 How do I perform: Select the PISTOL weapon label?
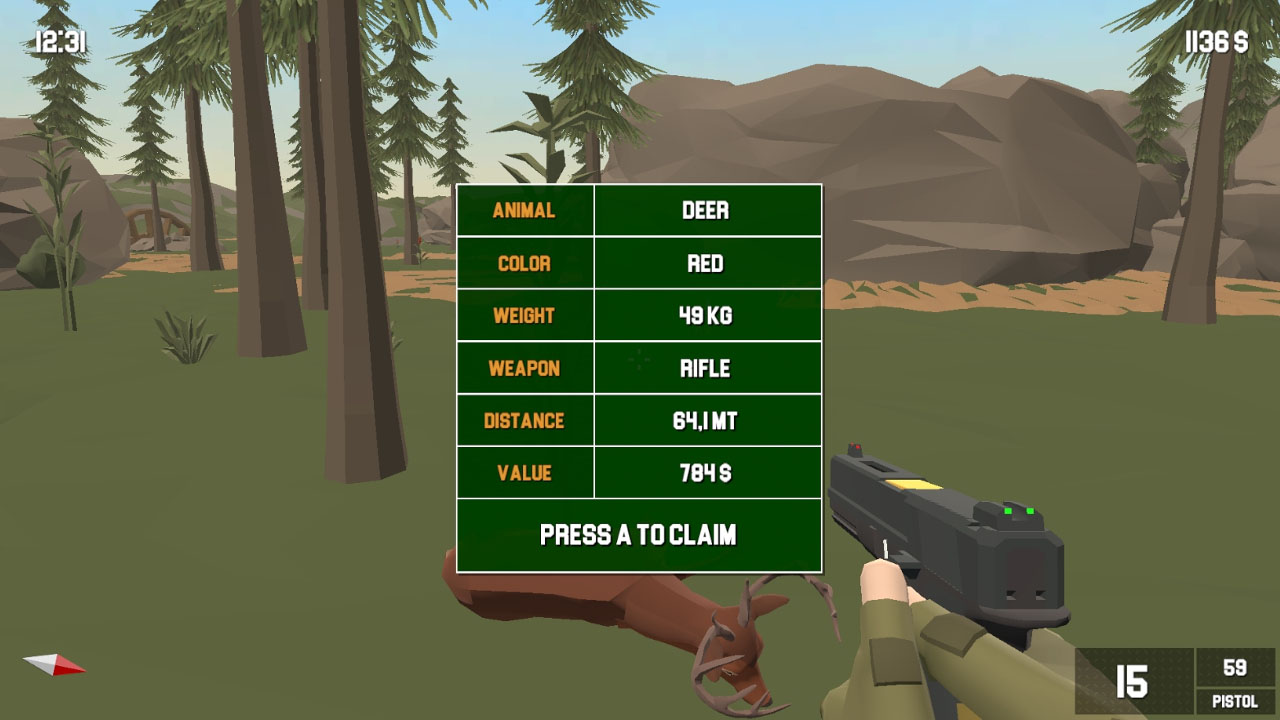(x=1233, y=702)
